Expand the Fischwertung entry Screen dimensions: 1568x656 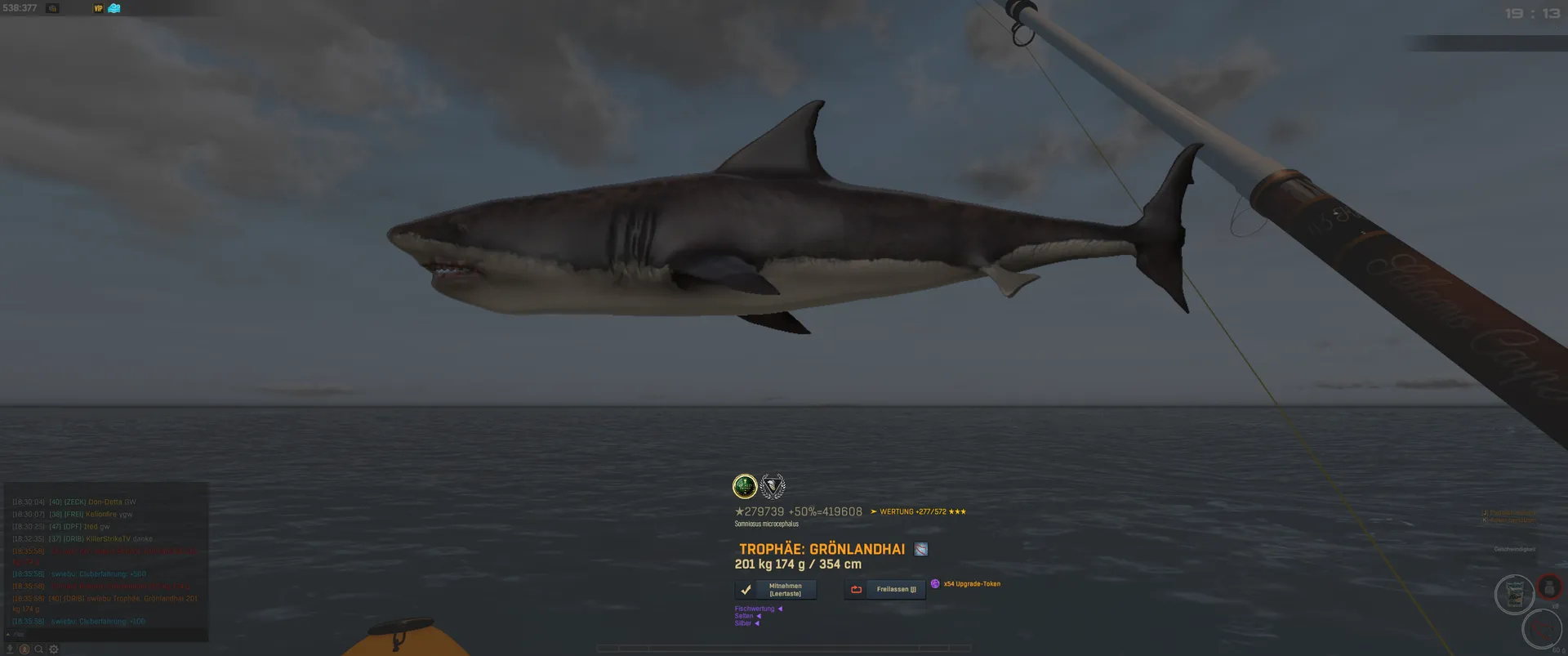[758, 609]
